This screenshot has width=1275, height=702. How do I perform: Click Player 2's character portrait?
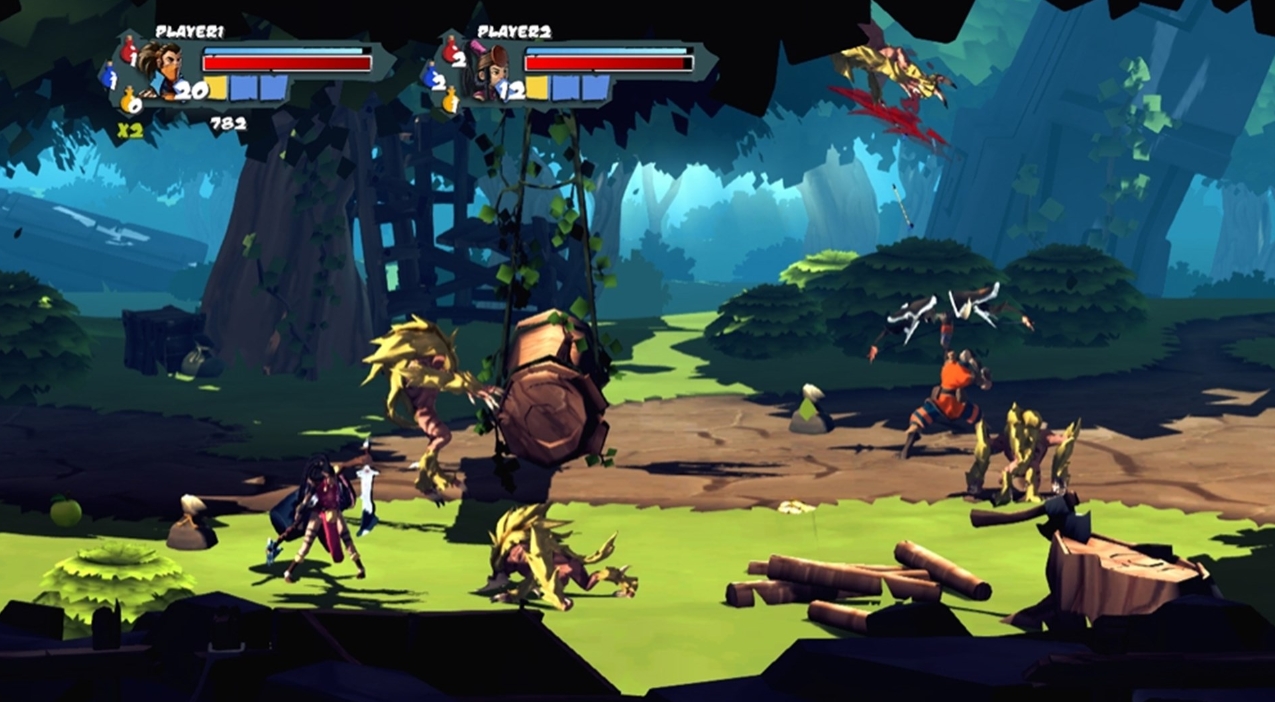click(488, 72)
